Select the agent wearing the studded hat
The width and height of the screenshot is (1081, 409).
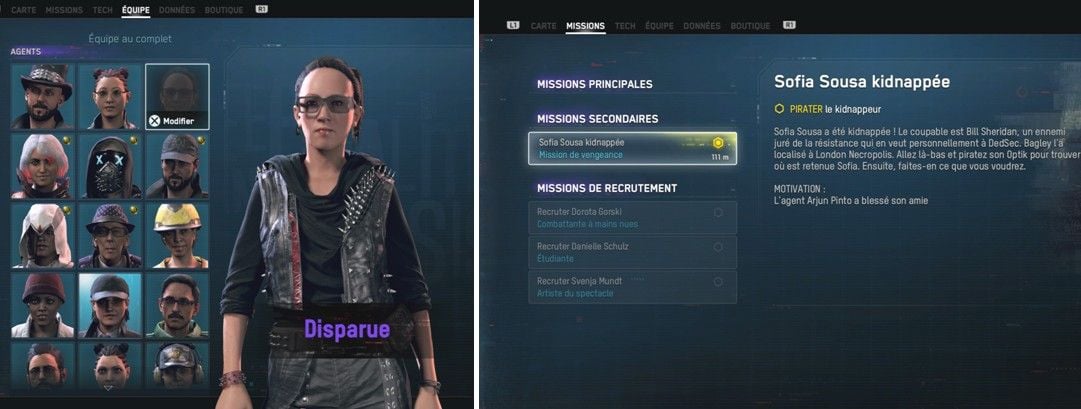click(43, 96)
